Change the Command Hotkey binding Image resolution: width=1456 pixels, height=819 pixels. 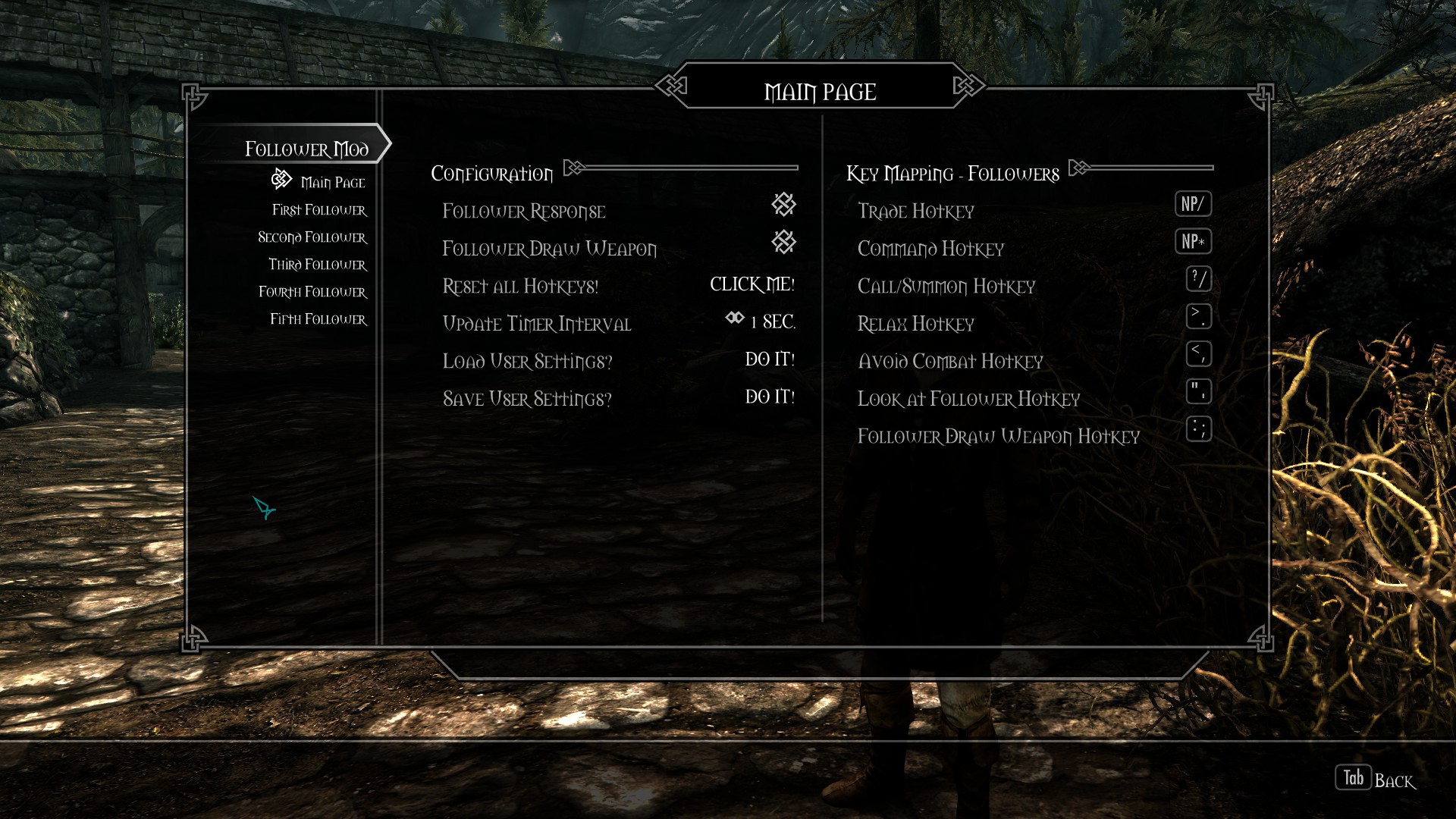pos(1193,242)
